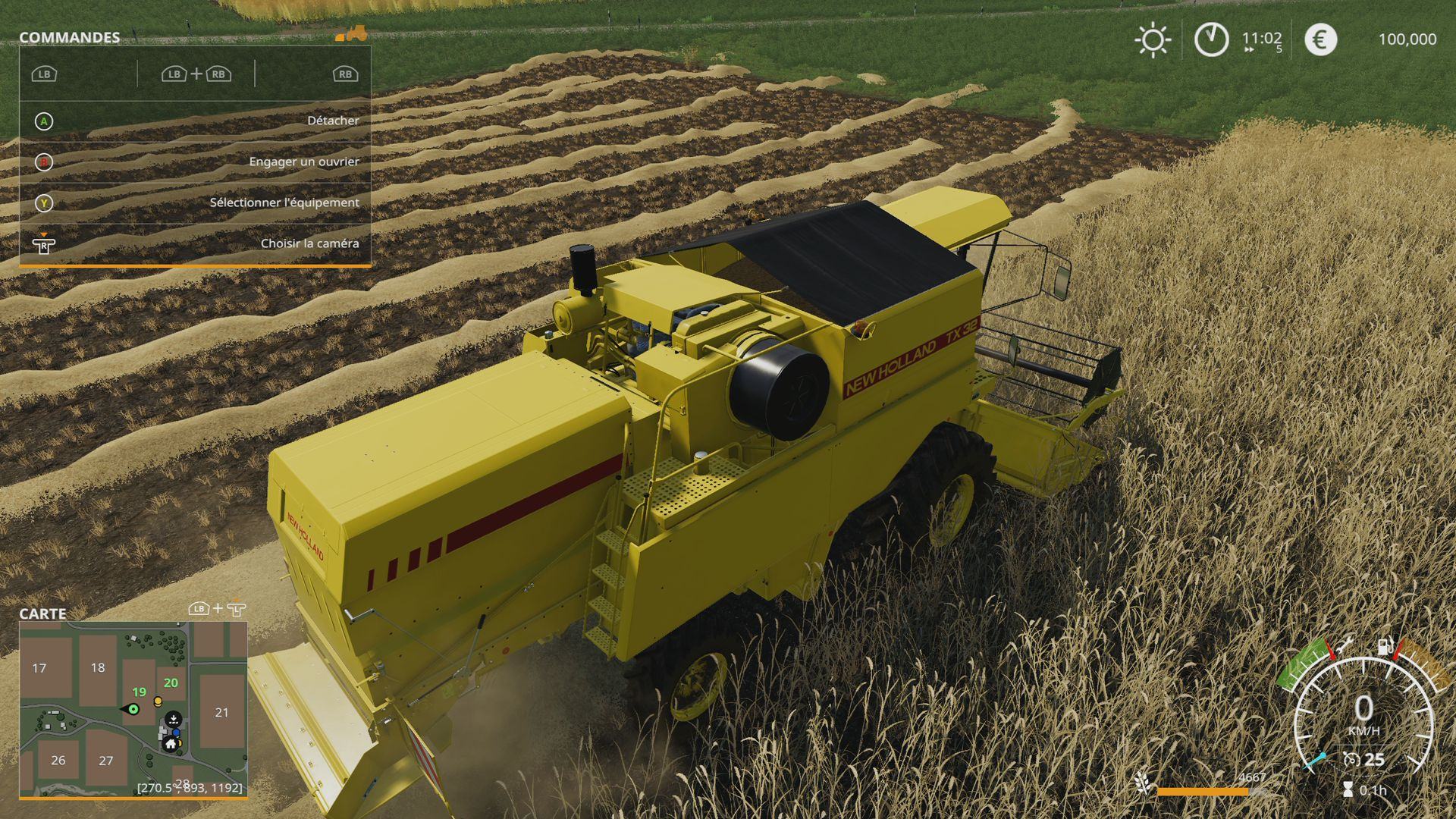Expand the RB controls group
1456x819 pixels.
(345, 74)
